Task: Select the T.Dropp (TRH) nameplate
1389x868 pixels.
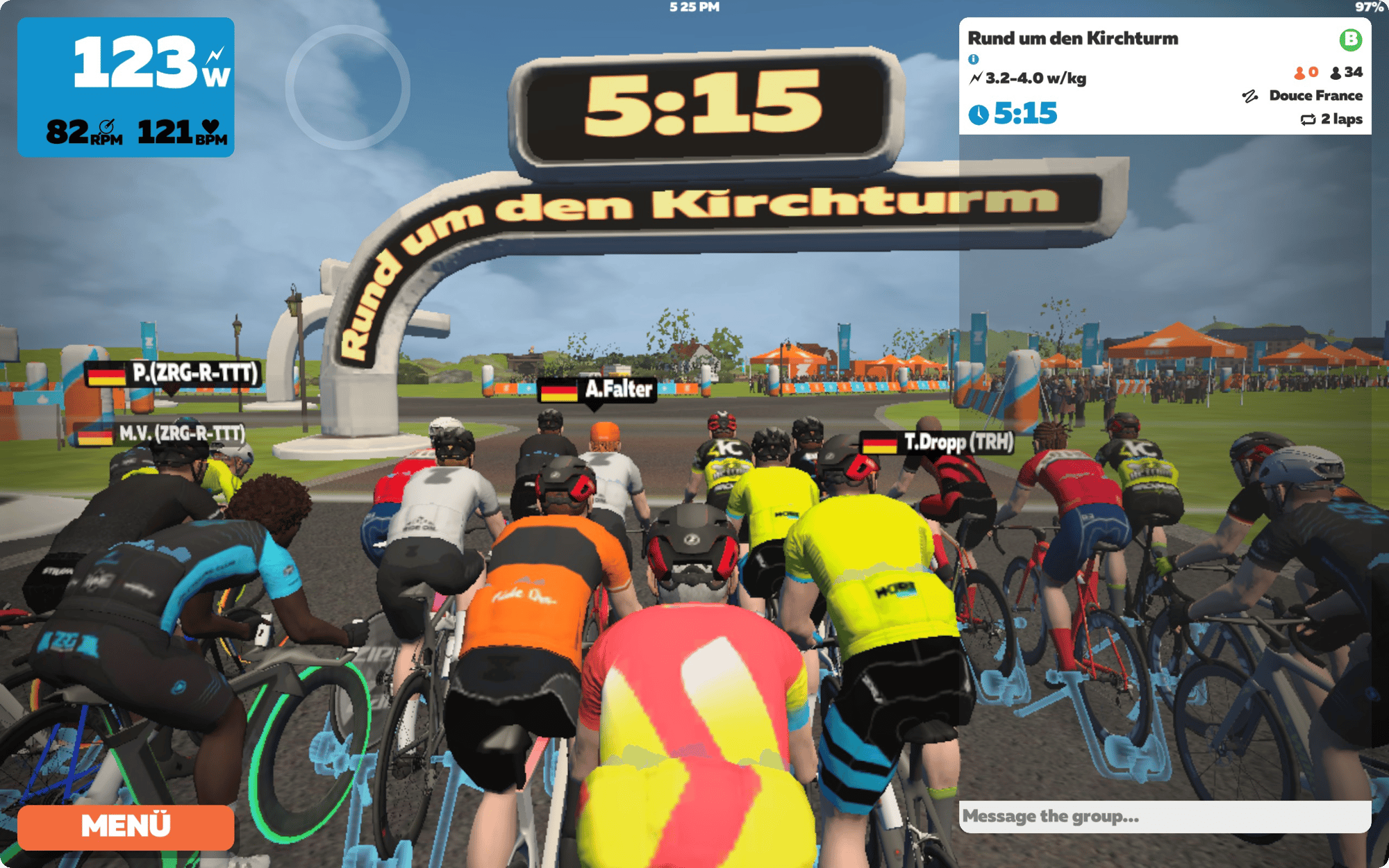Action: [936, 442]
